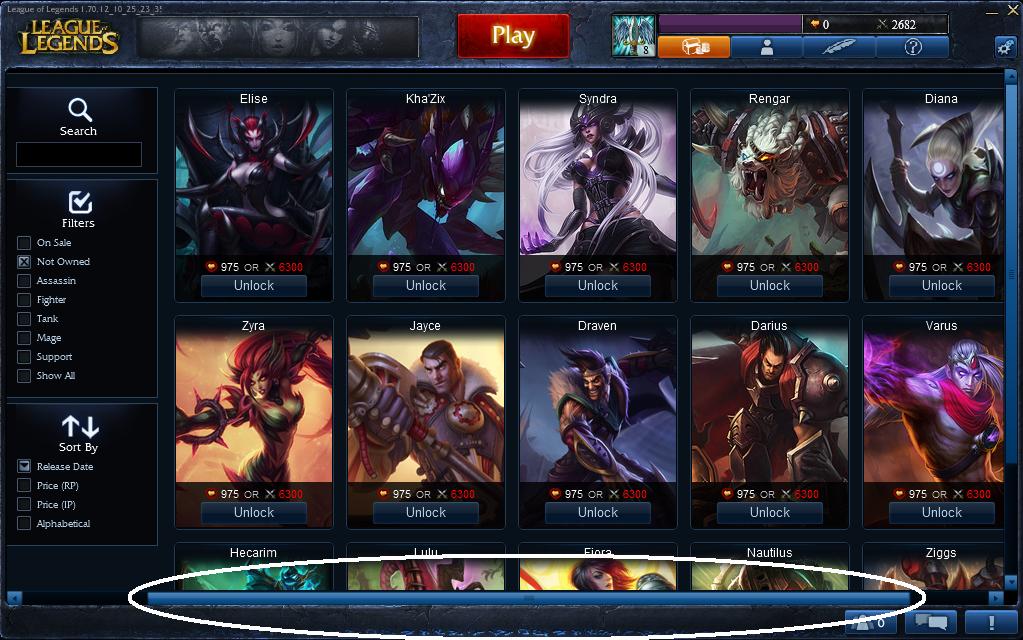Screen dimensions: 1023x640
Task: Toggle the On Sale filter
Action: point(24,243)
